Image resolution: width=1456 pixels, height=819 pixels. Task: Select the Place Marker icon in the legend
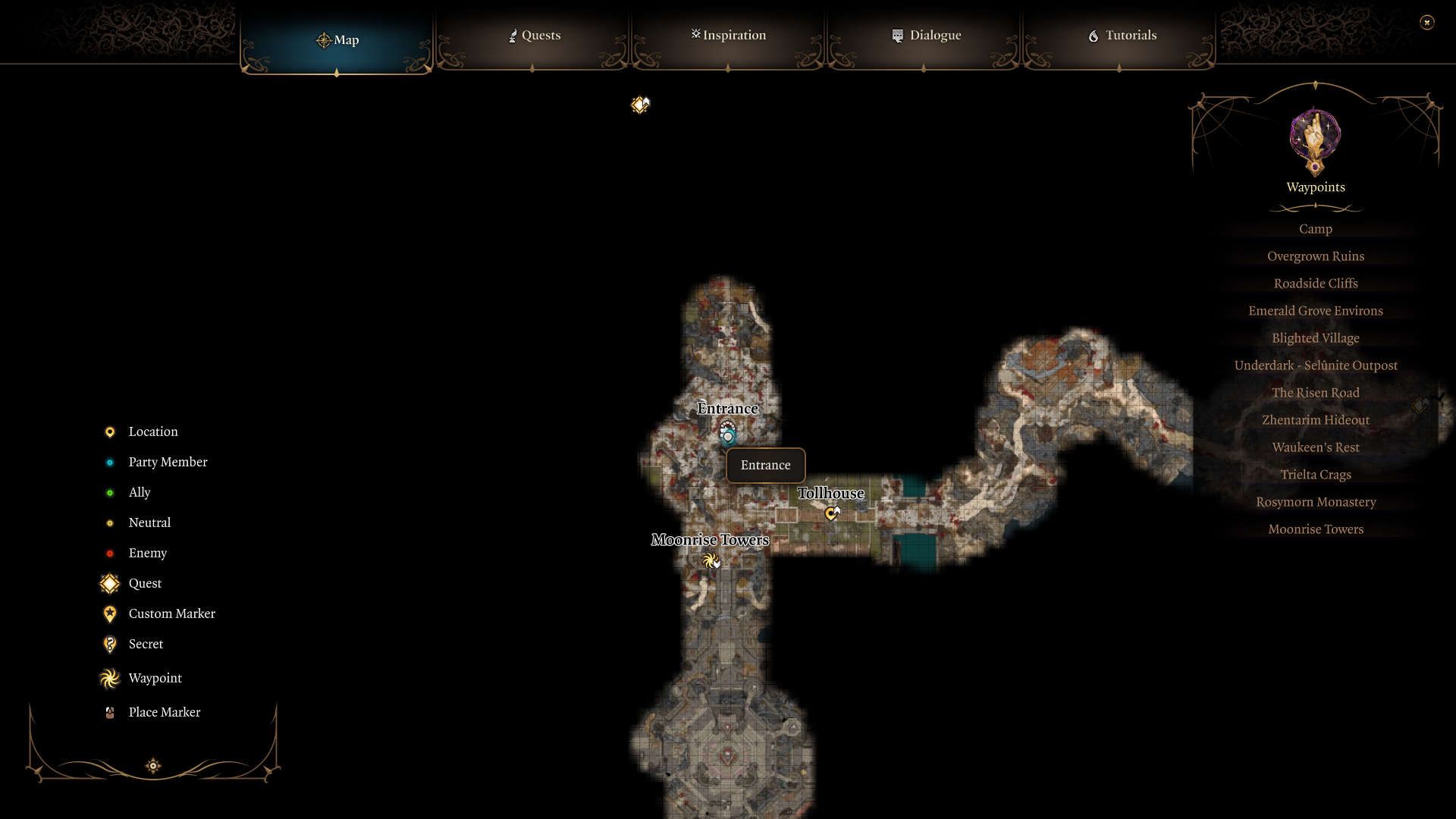[109, 712]
